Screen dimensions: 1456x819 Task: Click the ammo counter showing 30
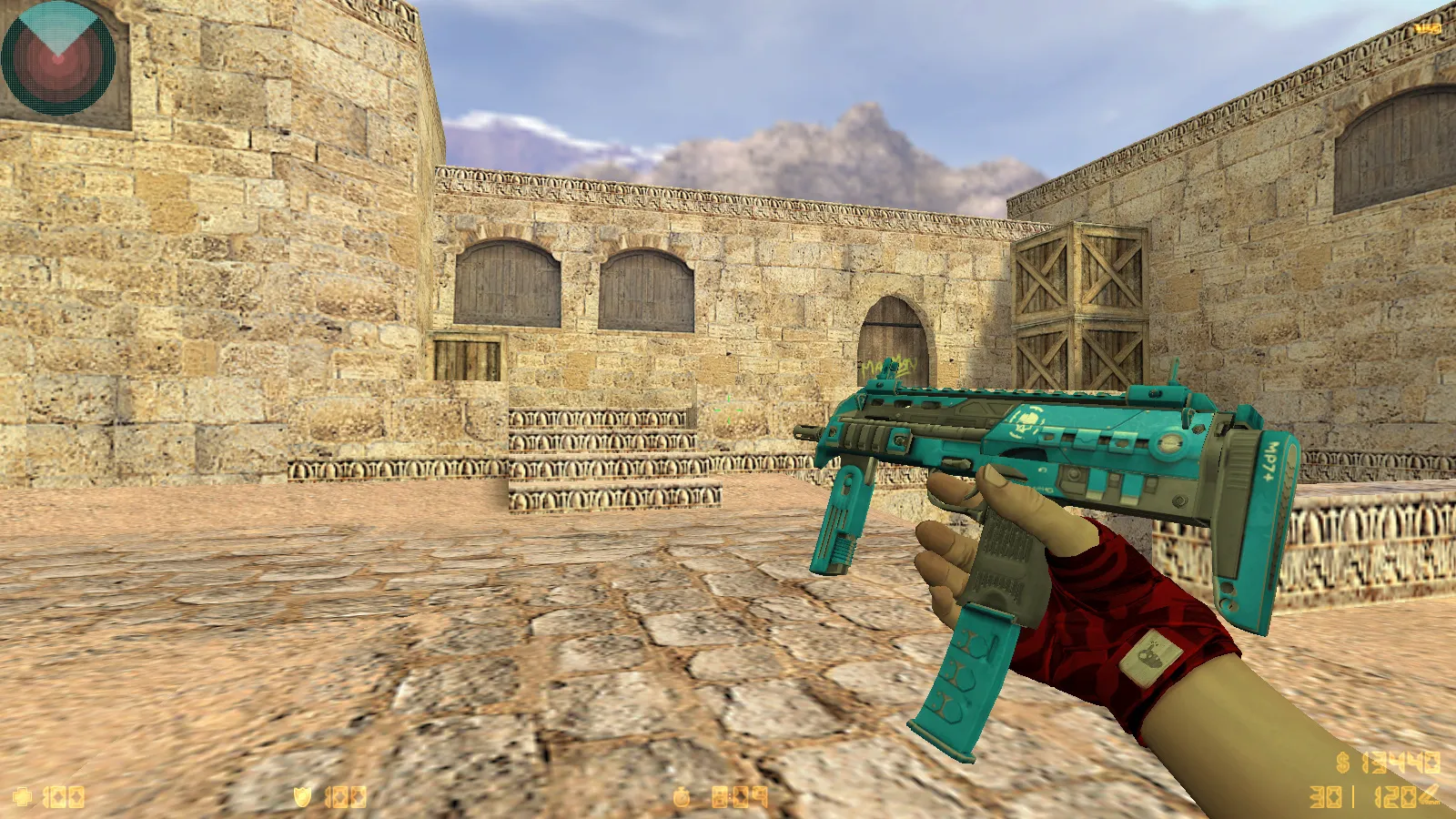[x=1325, y=797]
